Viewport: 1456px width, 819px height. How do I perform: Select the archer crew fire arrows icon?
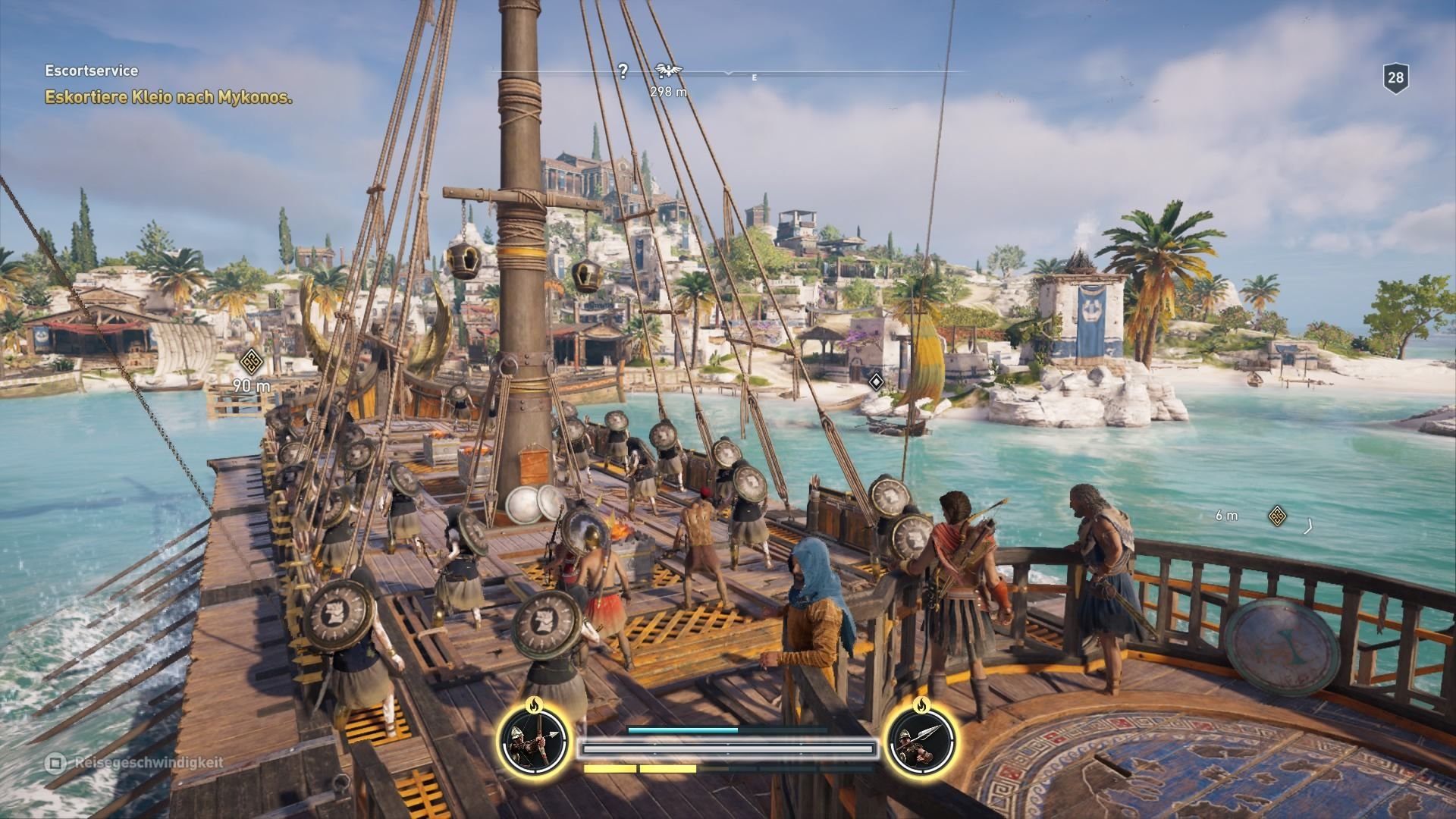tap(535, 743)
